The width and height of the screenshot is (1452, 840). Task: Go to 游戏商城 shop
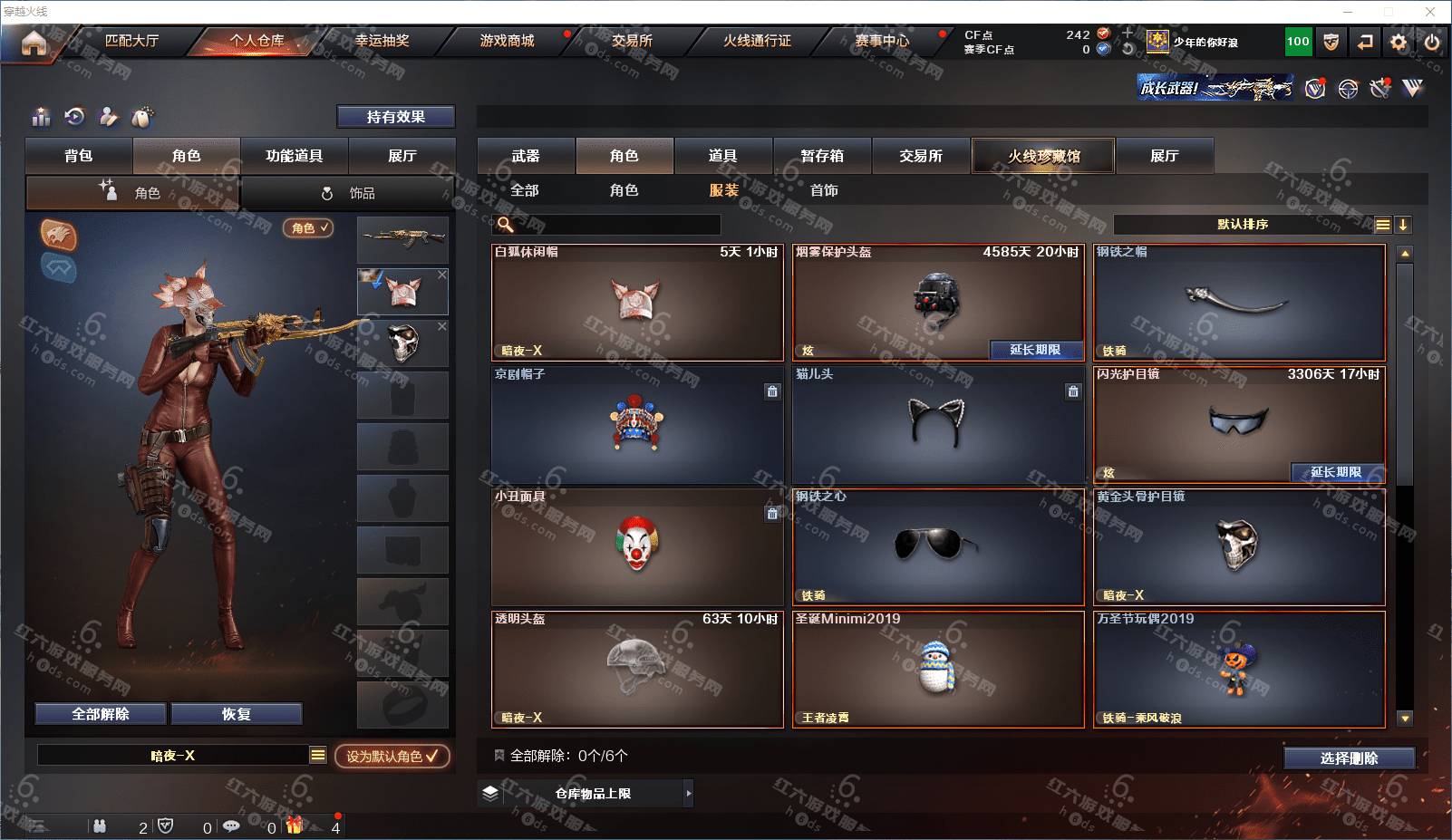[x=507, y=41]
